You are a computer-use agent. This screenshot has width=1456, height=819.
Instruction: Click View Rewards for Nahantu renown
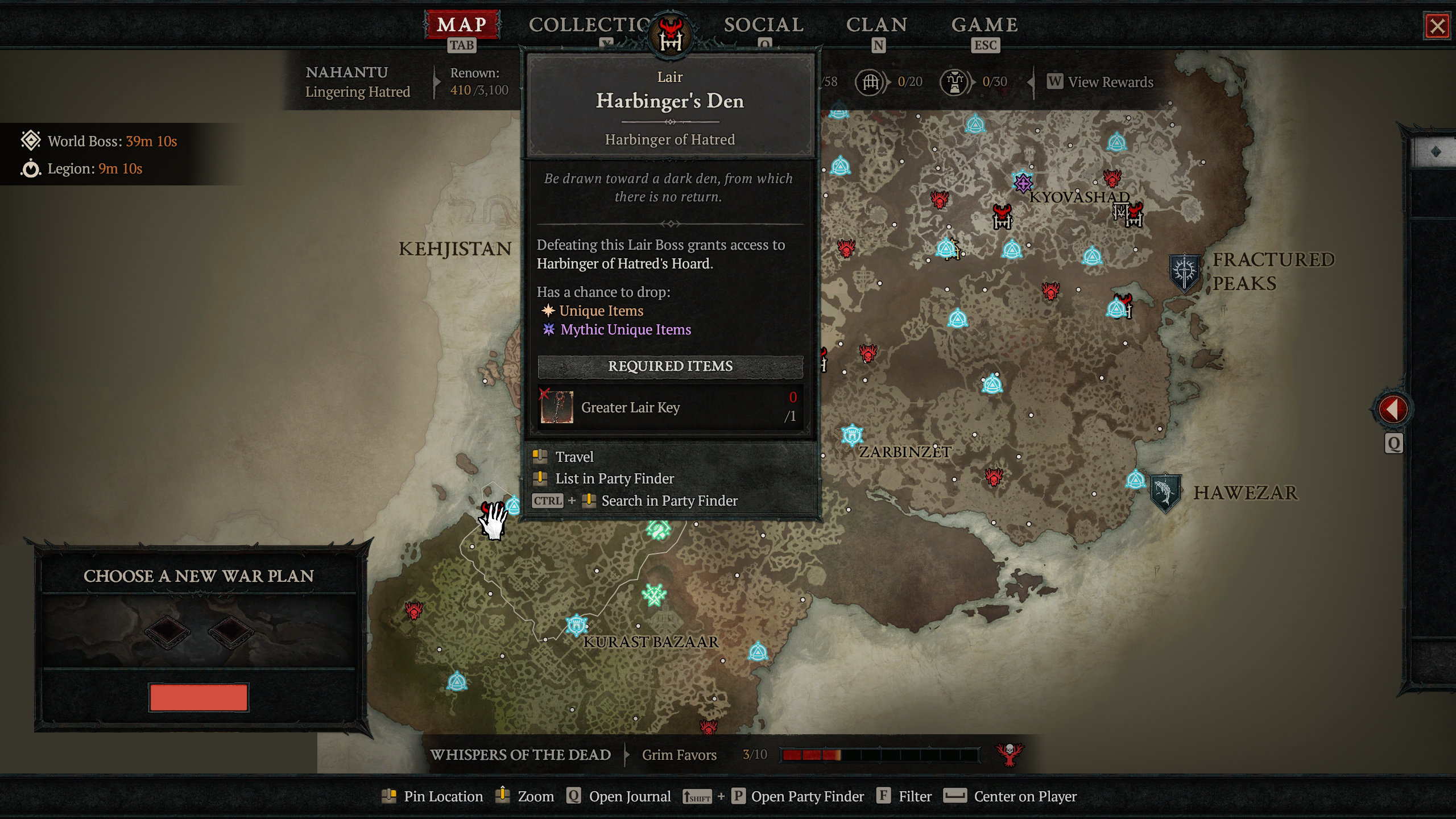pyautogui.click(x=1101, y=82)
